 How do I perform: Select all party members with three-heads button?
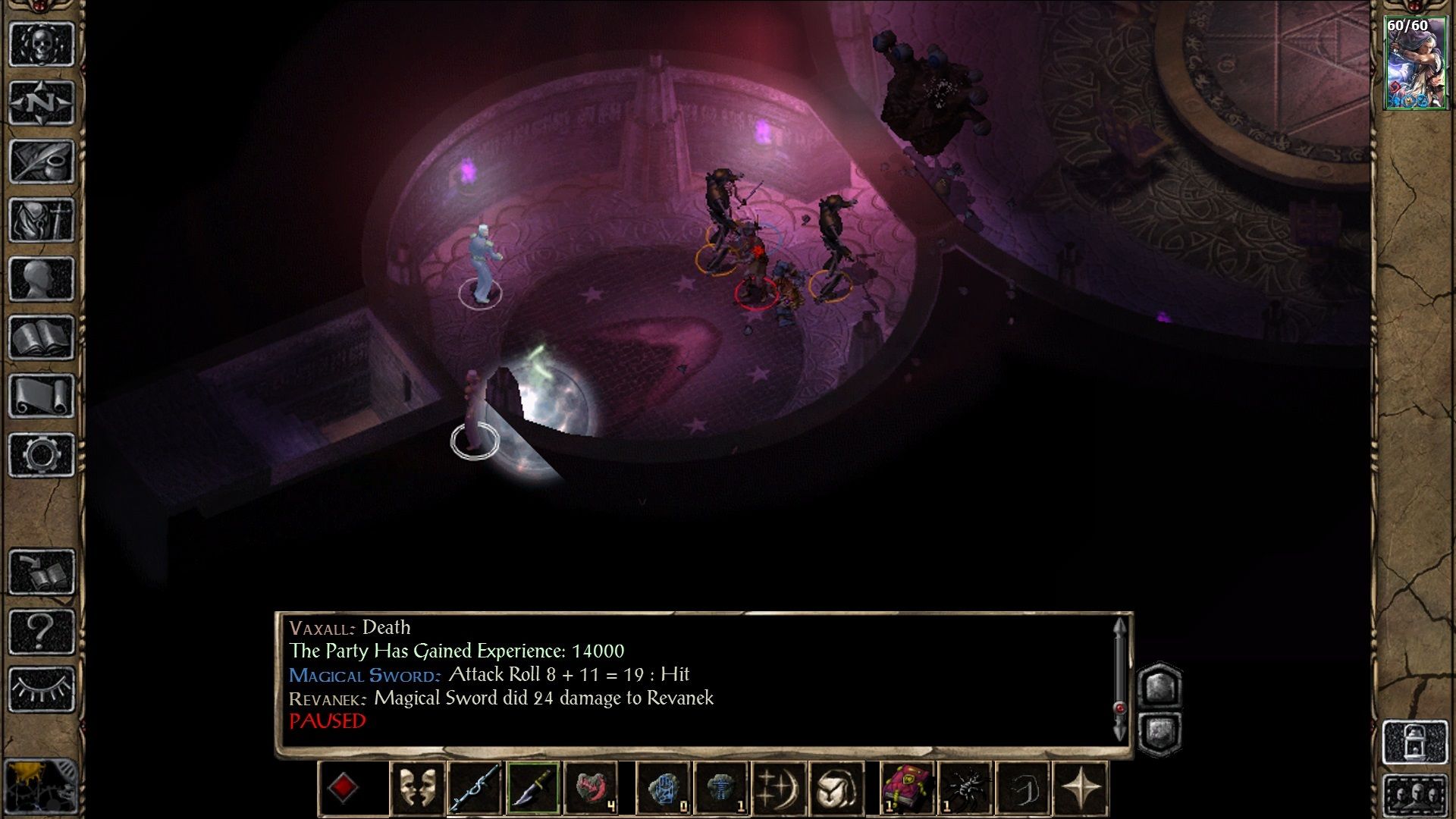click(1415, 796)
